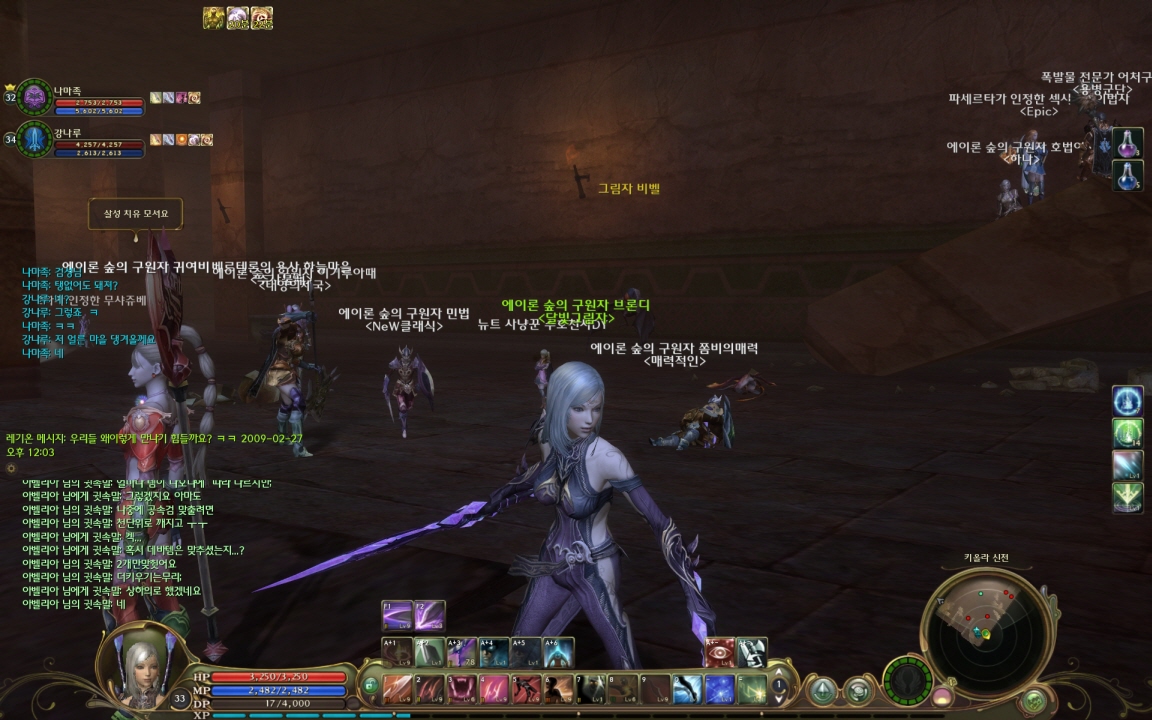Use the purple potion quick slot
The width and height of the screenshot is (1152, 720).
[1128, 143]
